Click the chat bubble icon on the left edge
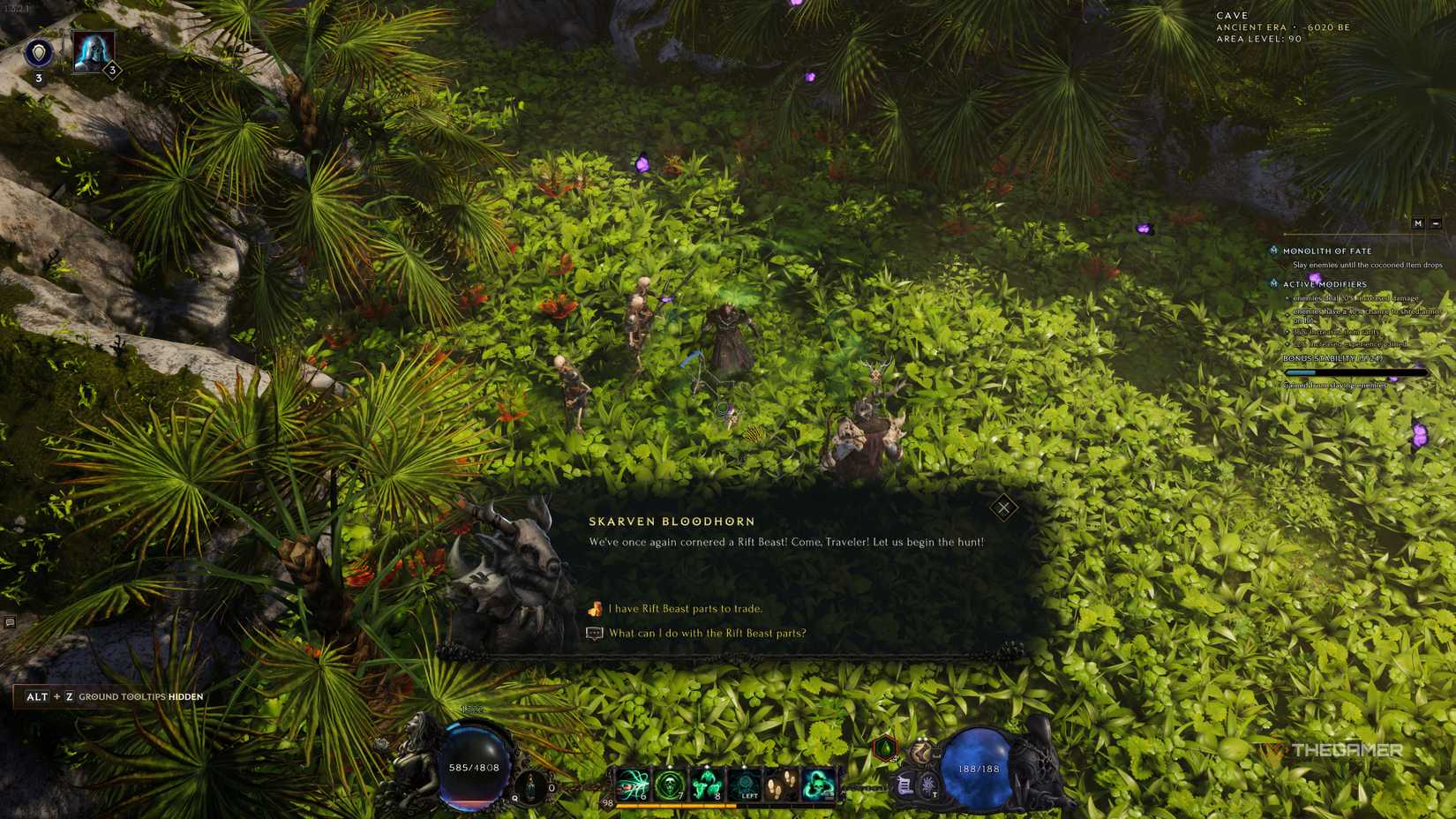1456x819 pixels. (9, 623)
